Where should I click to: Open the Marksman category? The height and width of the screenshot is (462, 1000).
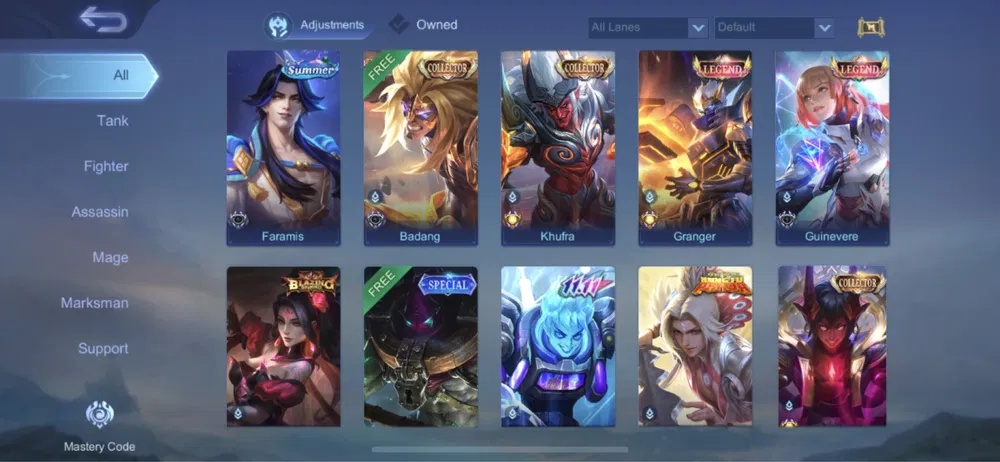[x=94, y=303]
